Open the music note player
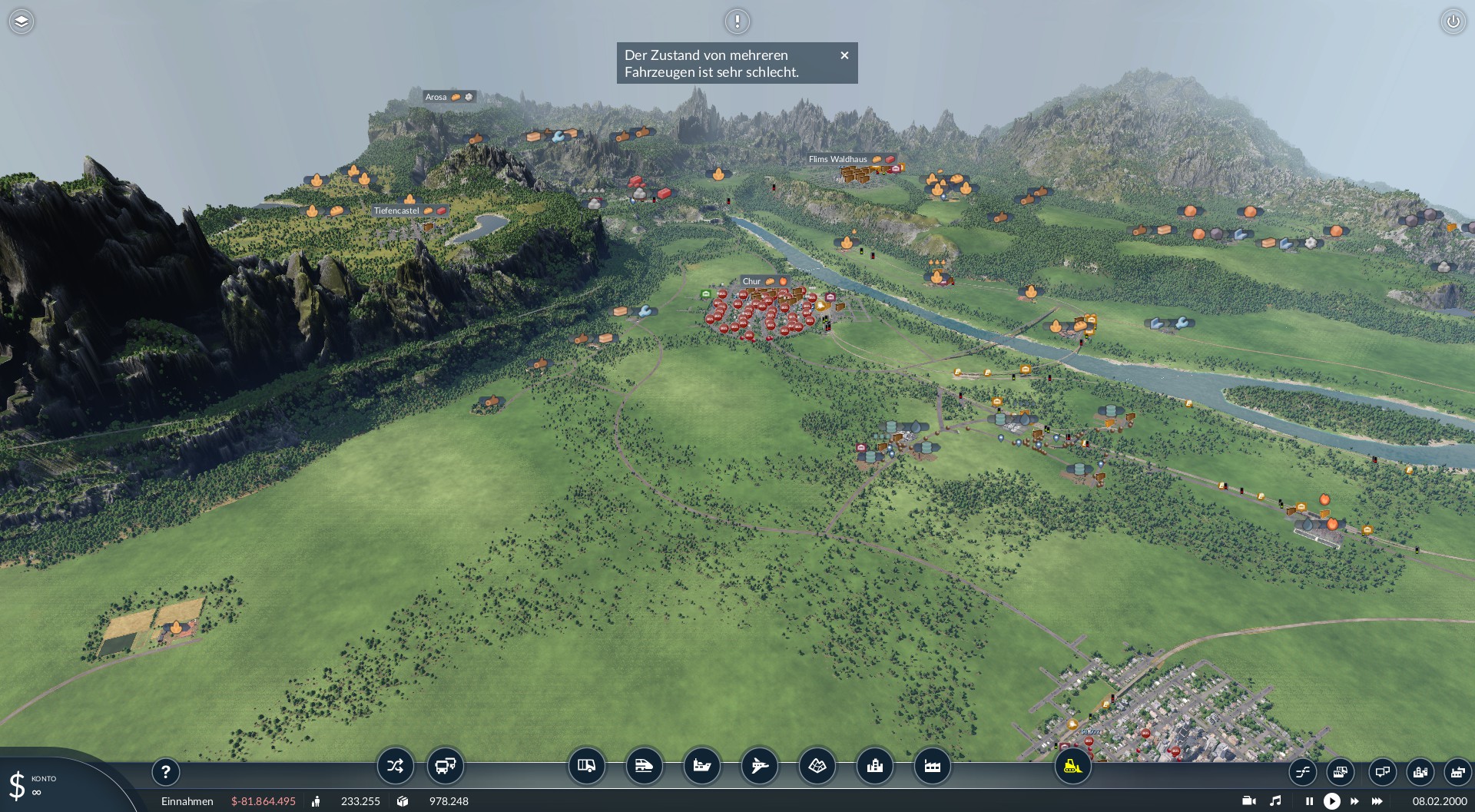The image size is (1475, 812). coord(1275,801)
